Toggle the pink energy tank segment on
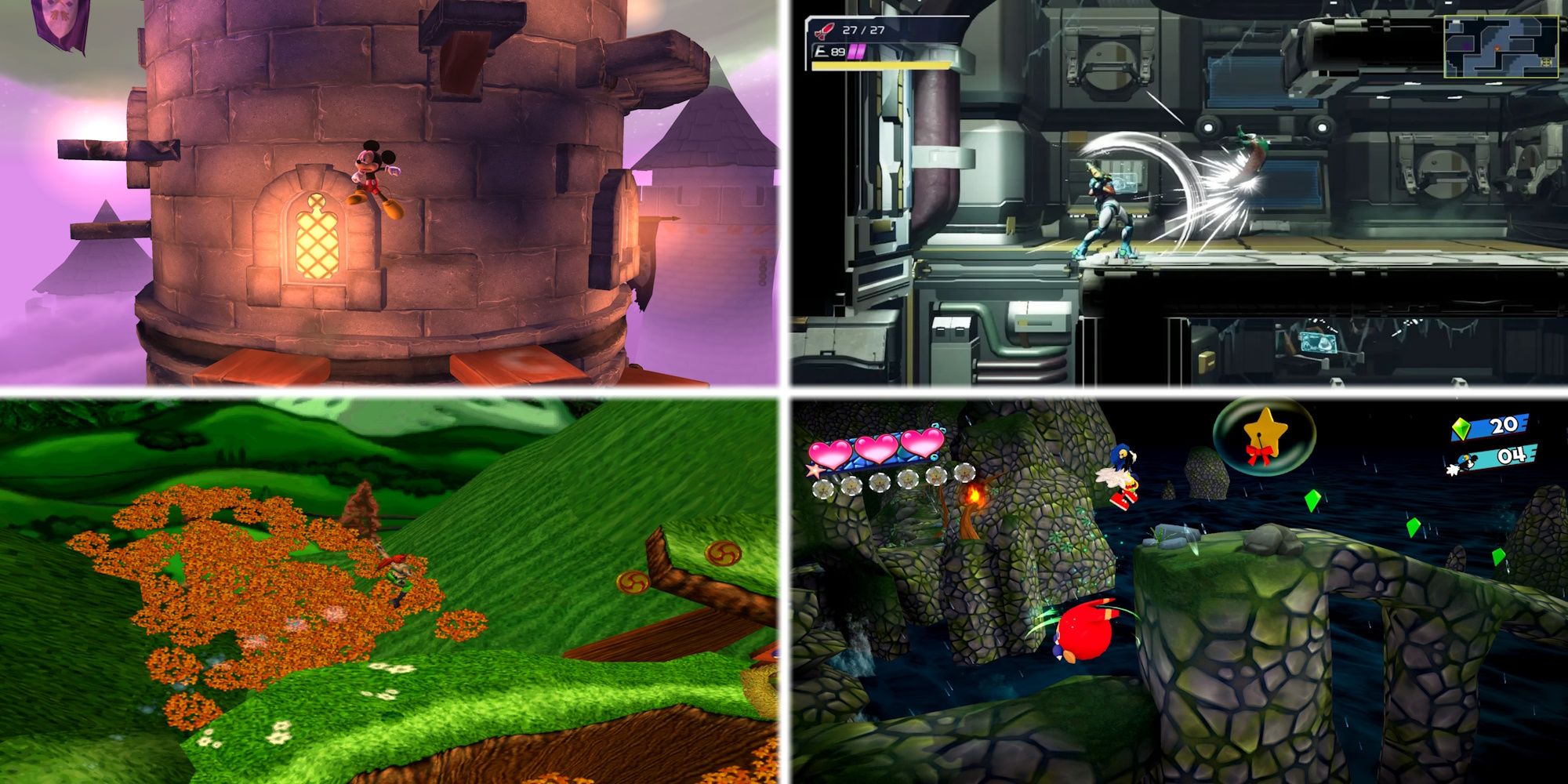Viewport: 1568px width, 784px height. point(852,53)
